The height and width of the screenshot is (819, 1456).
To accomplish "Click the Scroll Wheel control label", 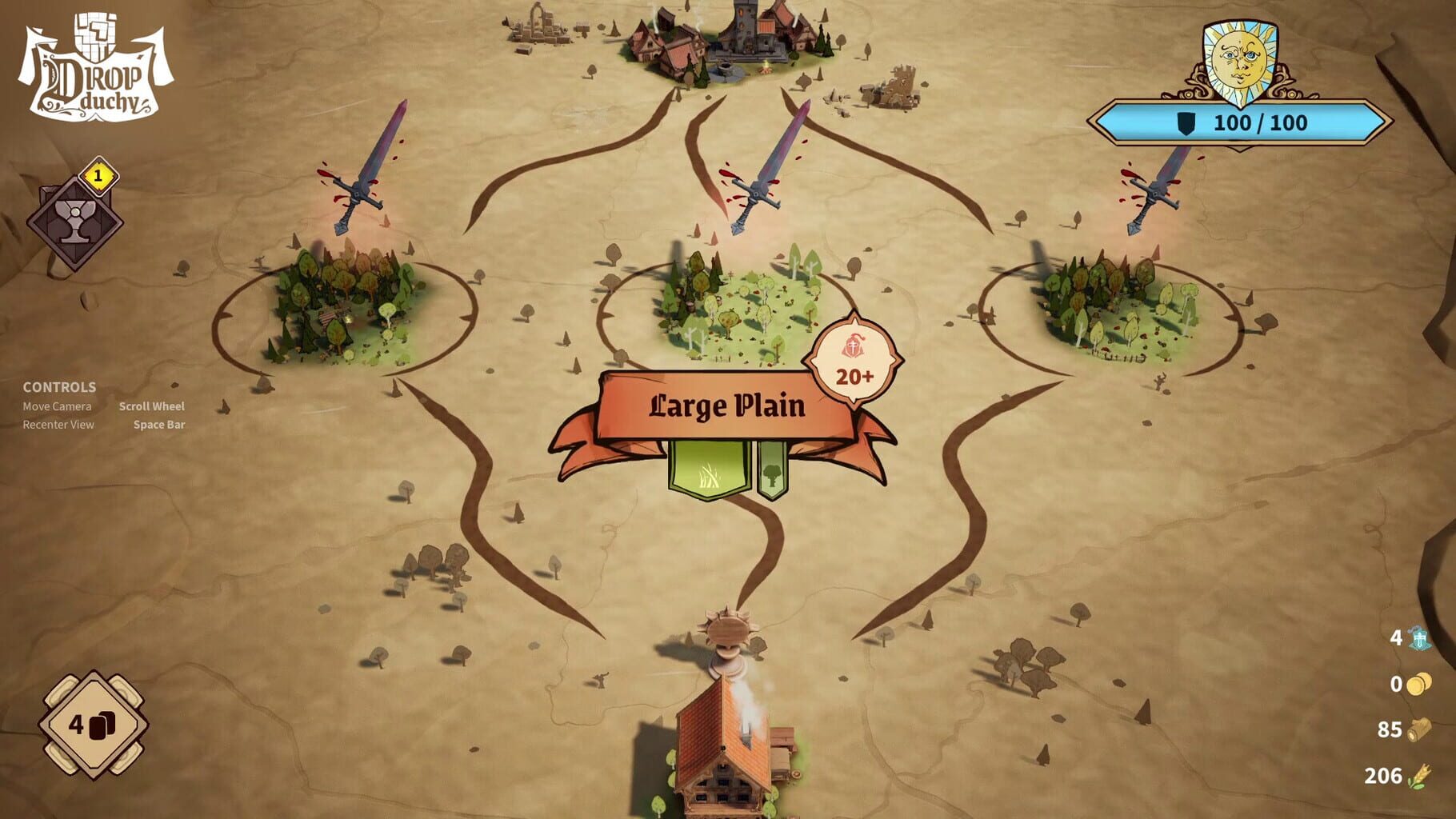I will [x=151, y=406].
